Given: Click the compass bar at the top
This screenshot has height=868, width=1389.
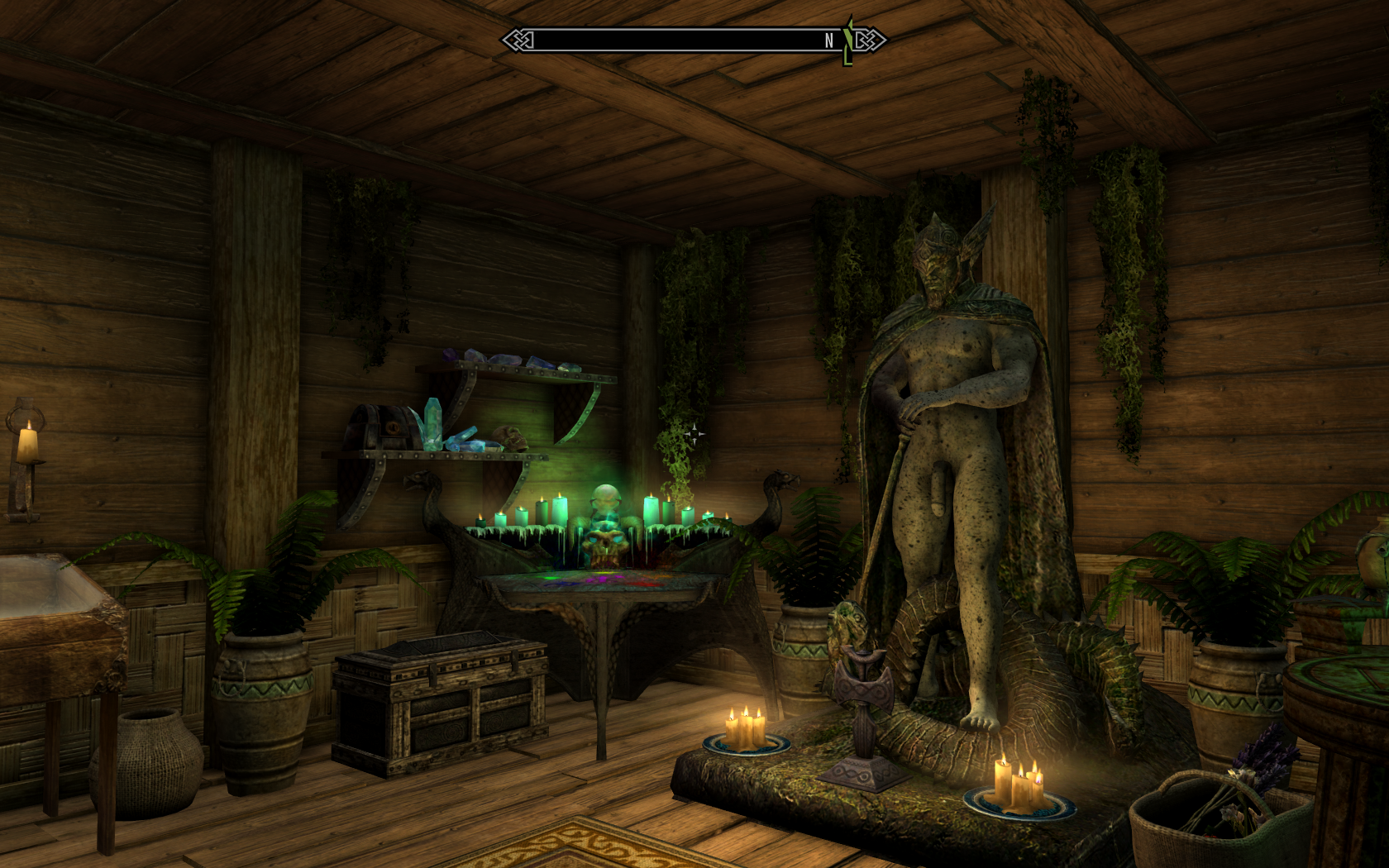Looking at the screenshot, I should (x=678, y=40).
